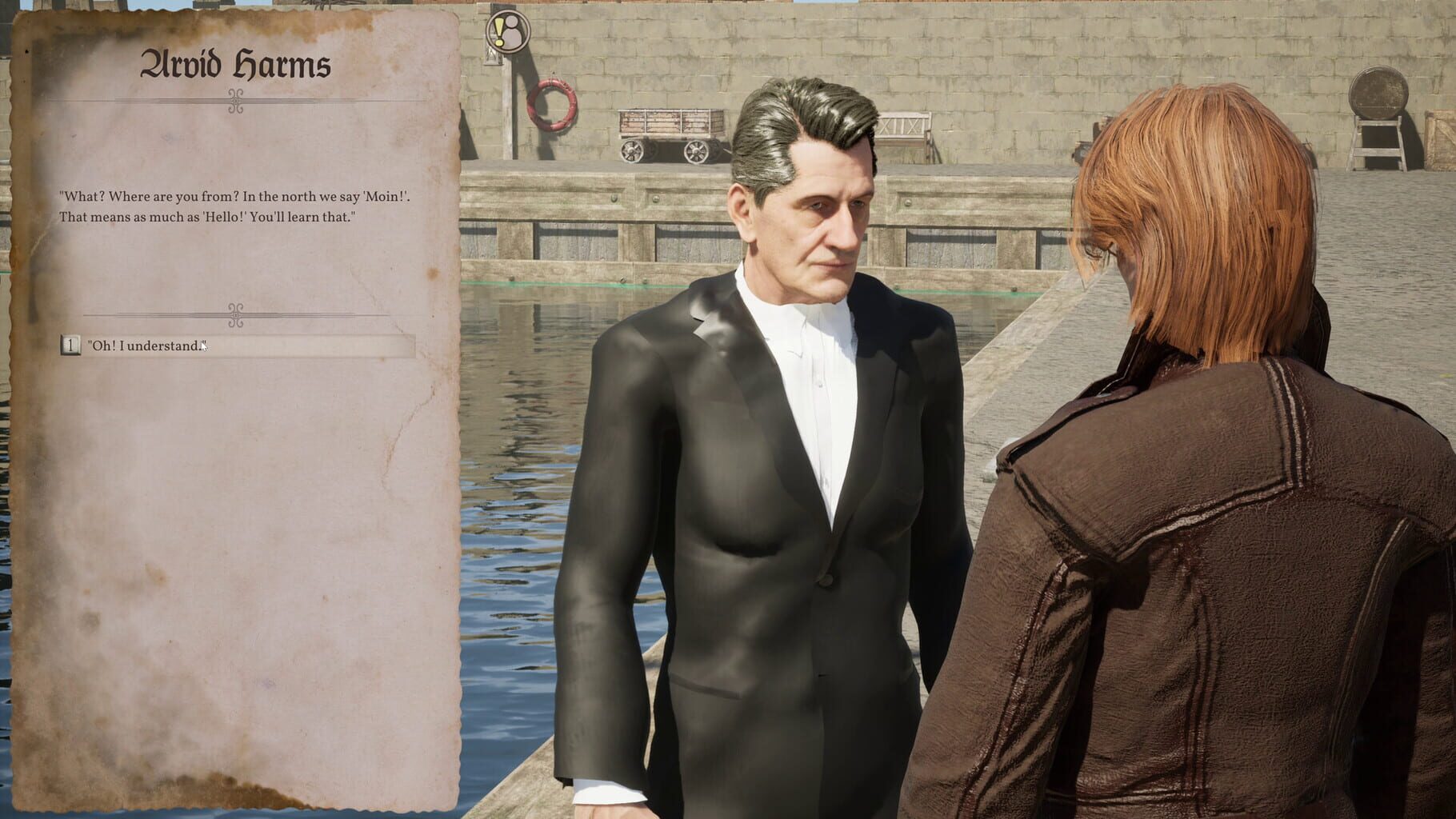Click the mouse cursor position on the dialogue line

point(202,346)
